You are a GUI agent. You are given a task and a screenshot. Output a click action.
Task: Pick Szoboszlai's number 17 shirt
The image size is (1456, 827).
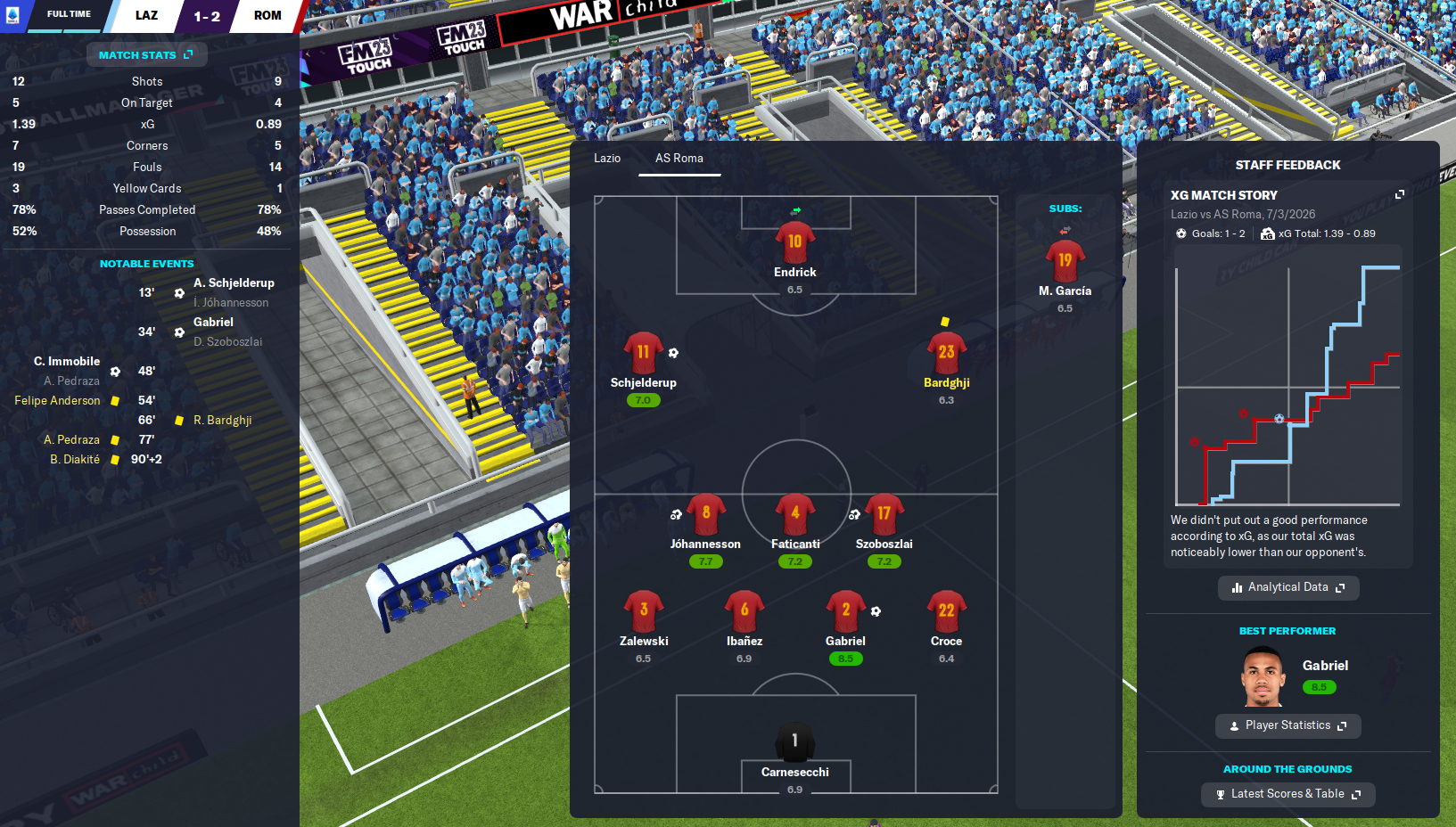pyautogui.click(x=884, y=514)
